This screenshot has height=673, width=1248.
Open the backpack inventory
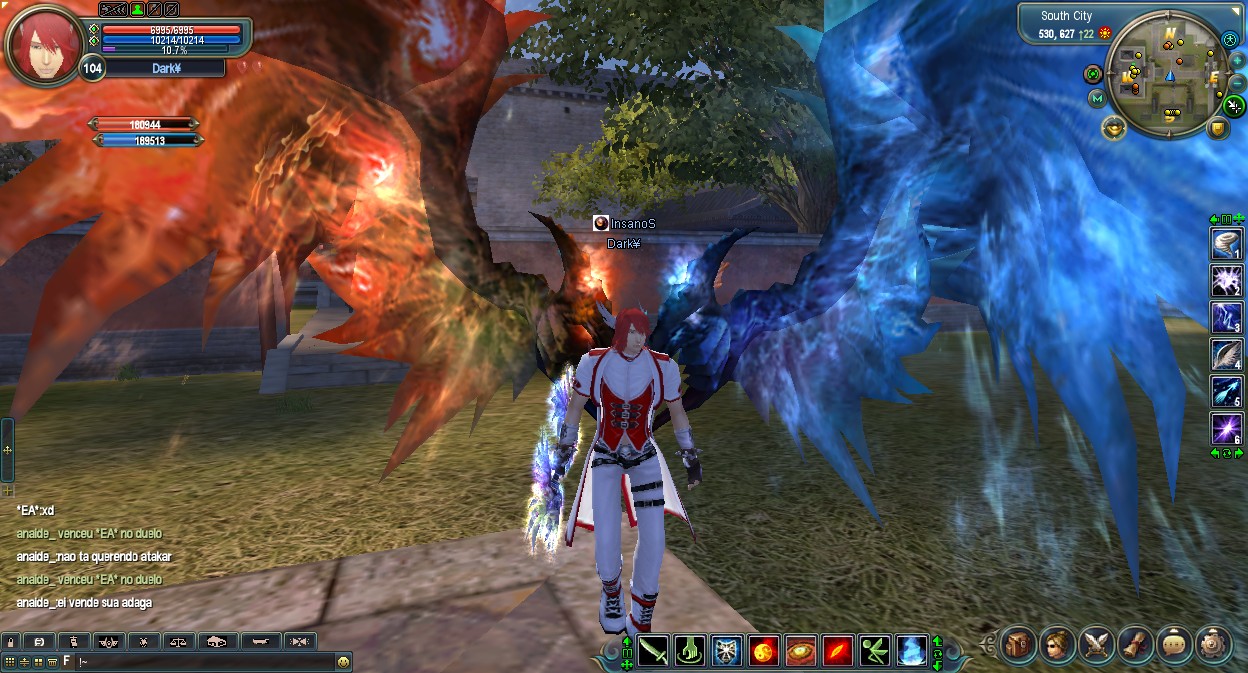[x=1018, y=643]
